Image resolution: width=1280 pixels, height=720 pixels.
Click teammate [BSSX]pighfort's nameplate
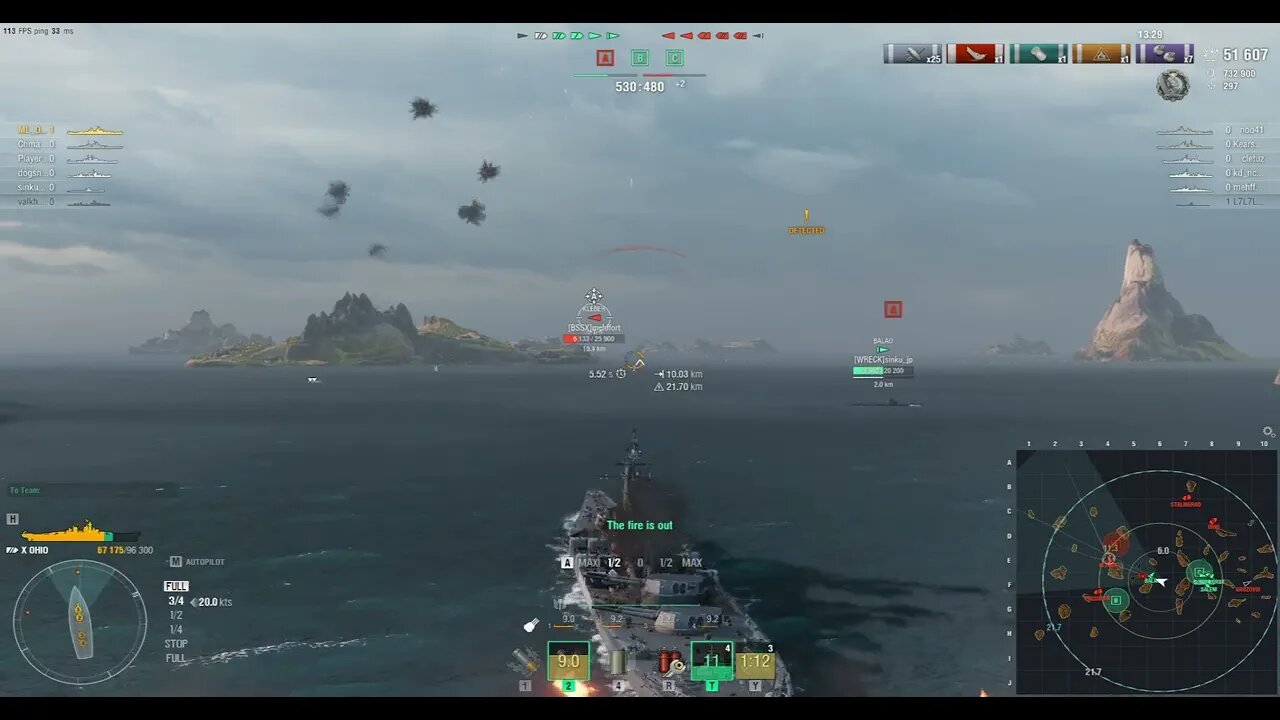[593, 327]
